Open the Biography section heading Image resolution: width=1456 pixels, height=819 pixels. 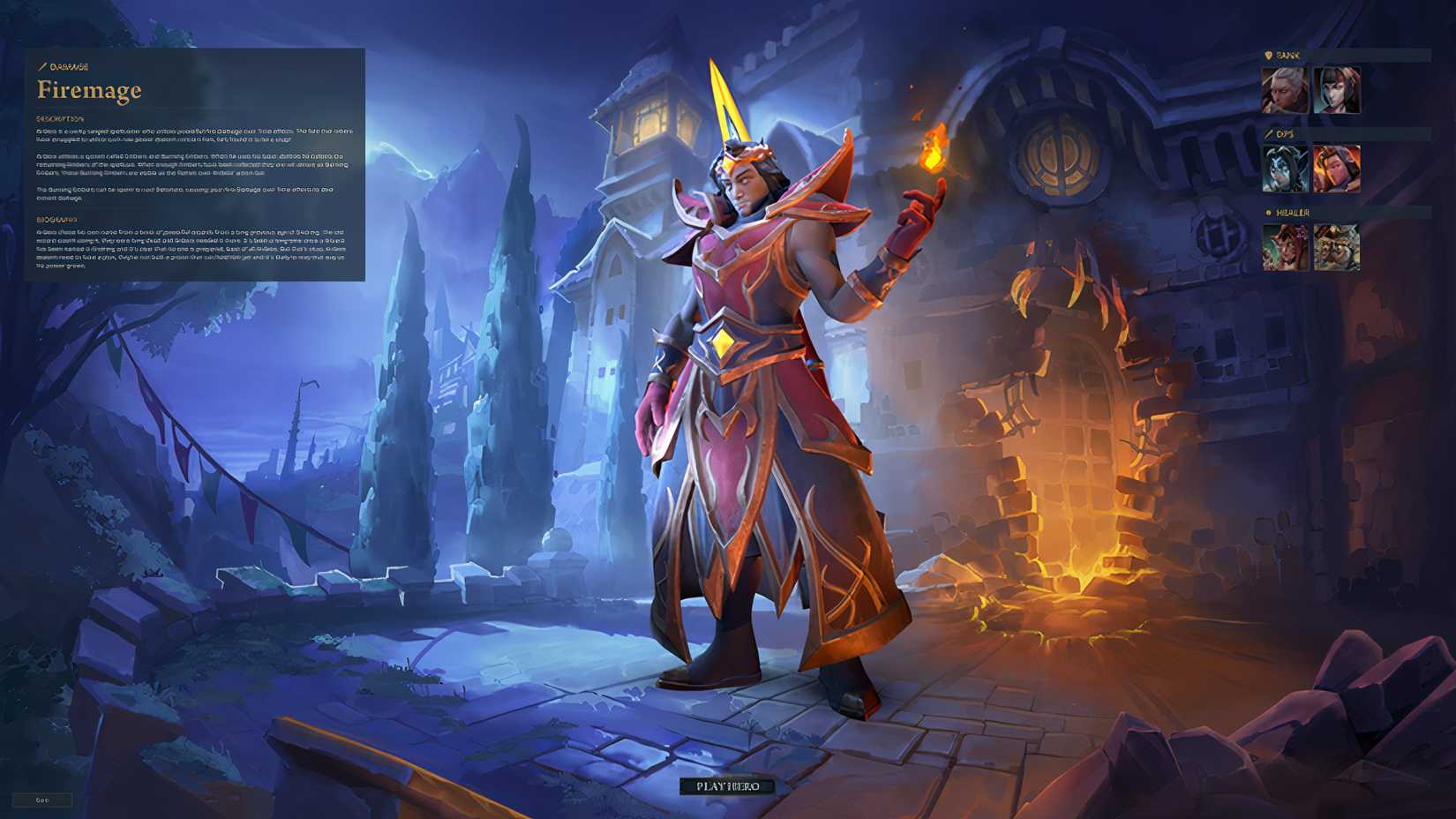[56, 218]
